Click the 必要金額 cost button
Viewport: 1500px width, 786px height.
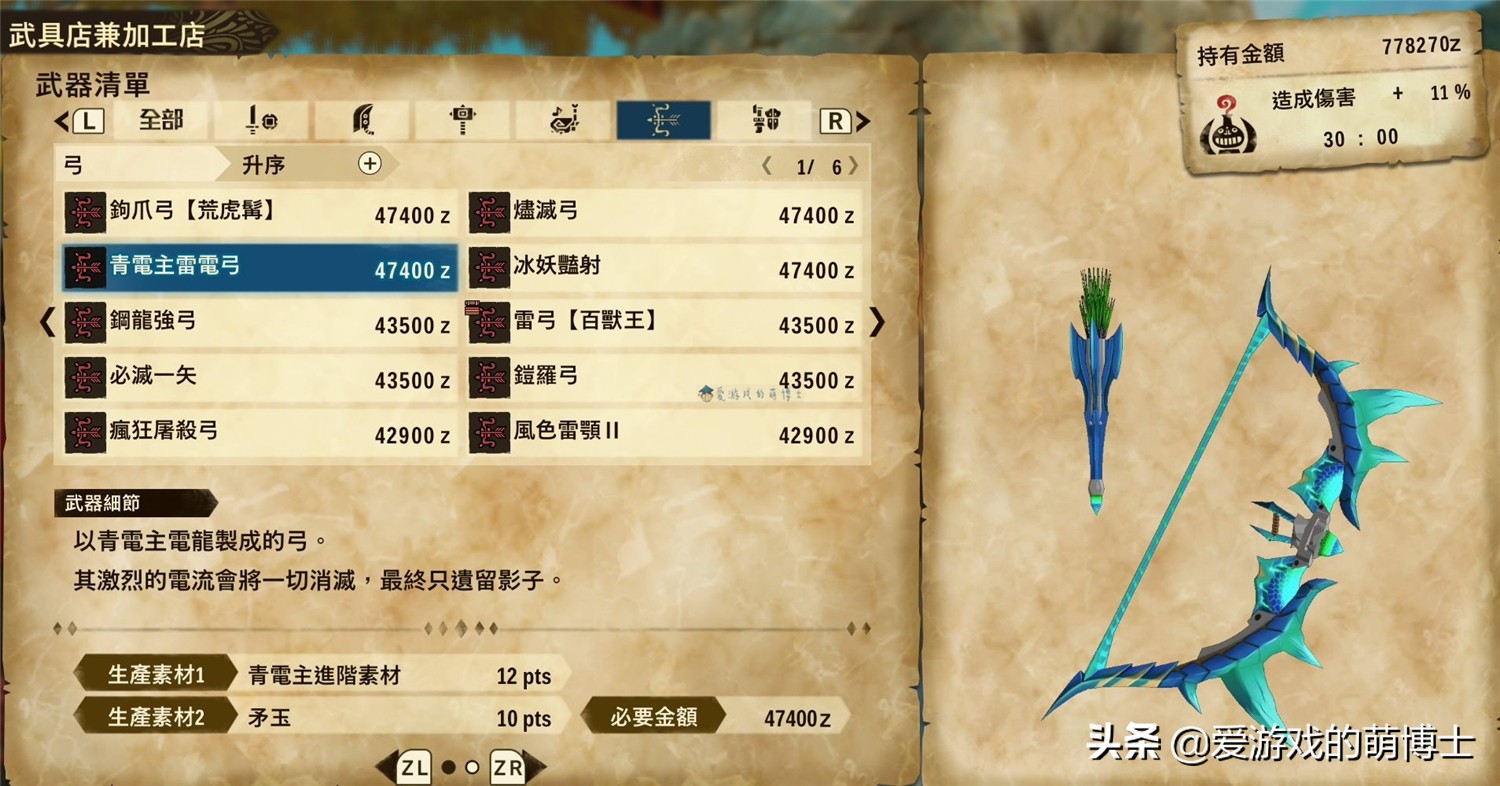(x=657, y=717)
